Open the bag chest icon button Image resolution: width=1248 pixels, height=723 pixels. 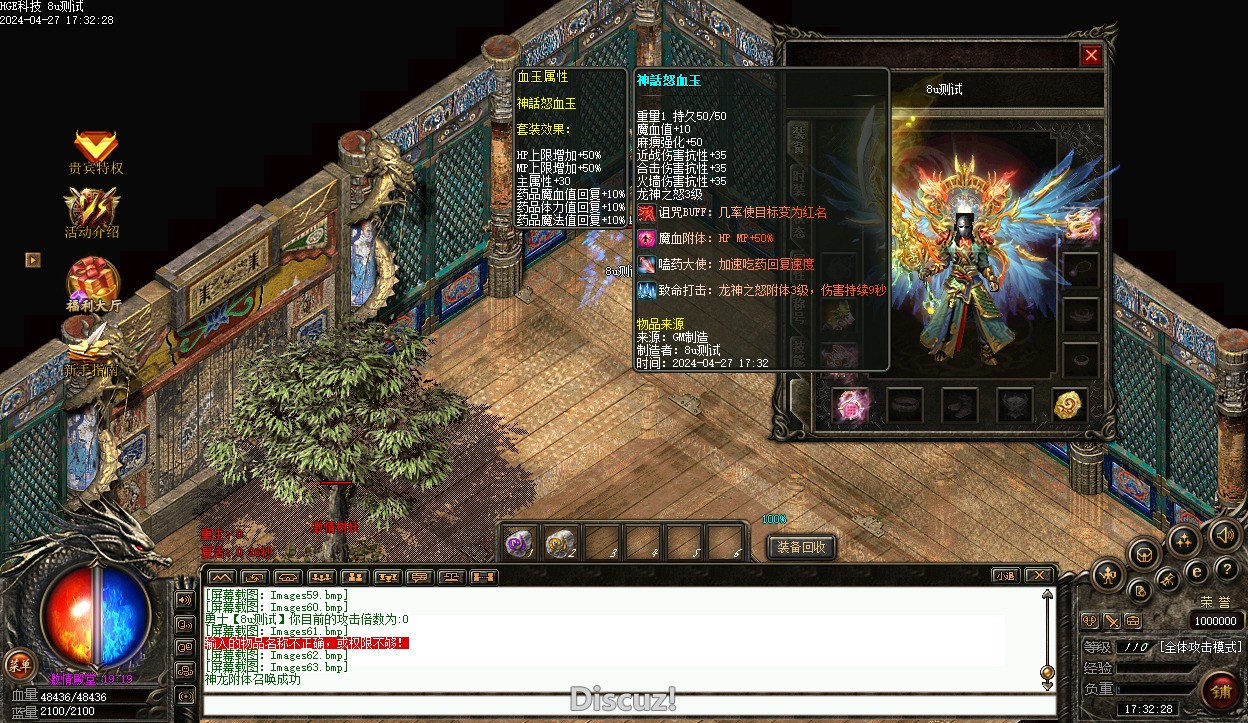[x=1143, y=553]
